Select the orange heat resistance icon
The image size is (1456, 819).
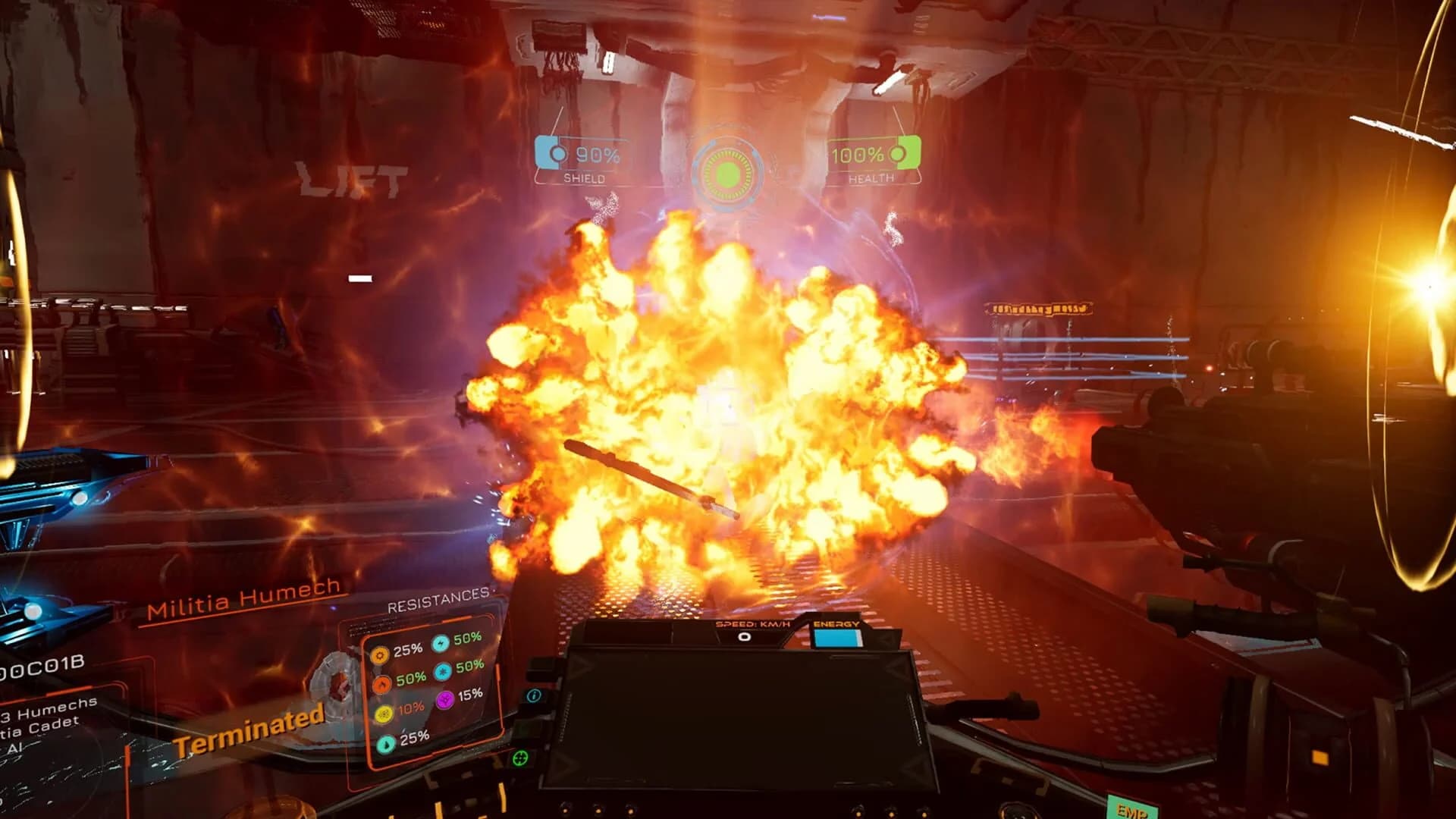click(x=379, y=655)
